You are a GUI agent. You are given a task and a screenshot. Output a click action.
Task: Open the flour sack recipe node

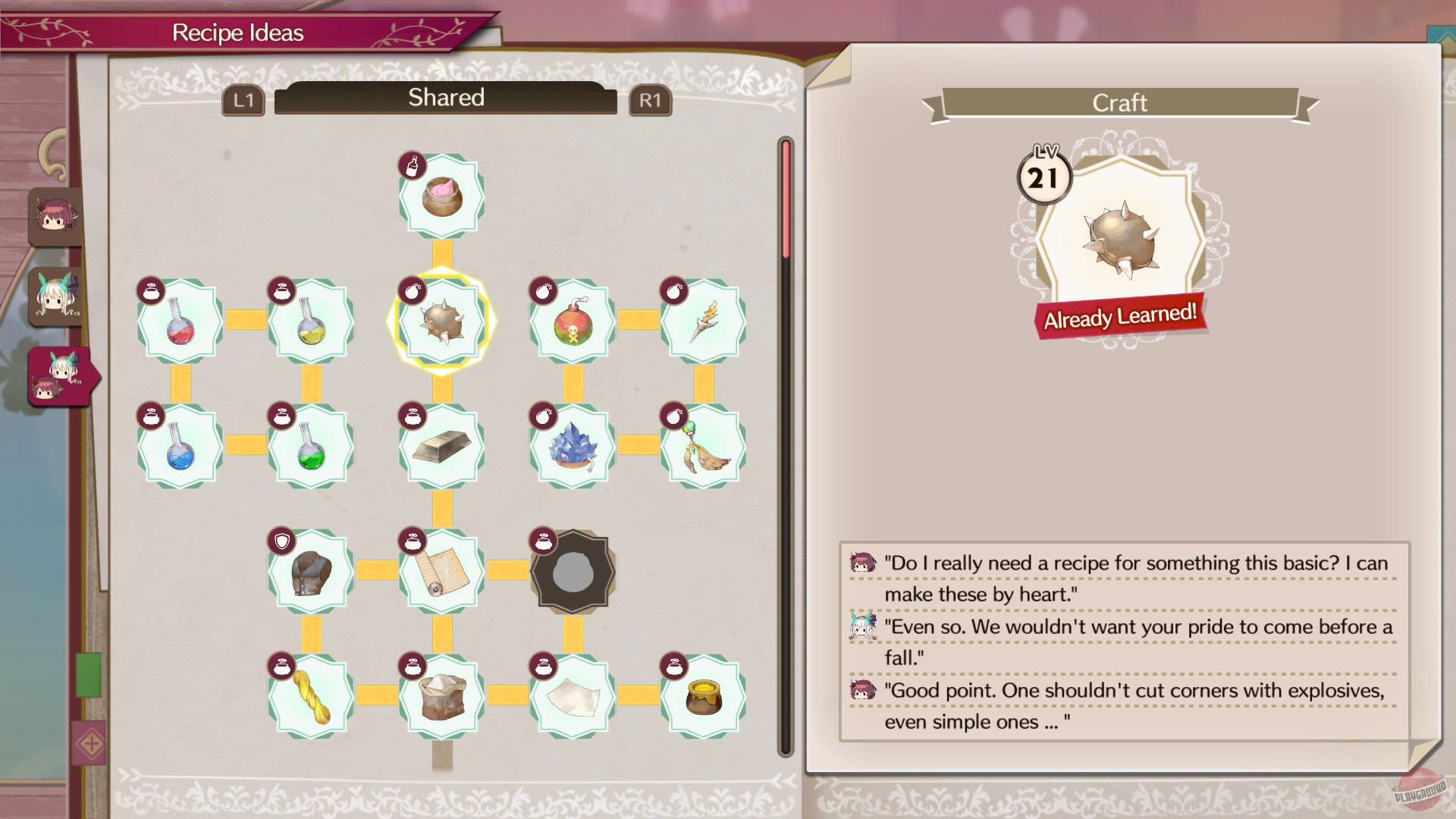click(x=443, y=696)
